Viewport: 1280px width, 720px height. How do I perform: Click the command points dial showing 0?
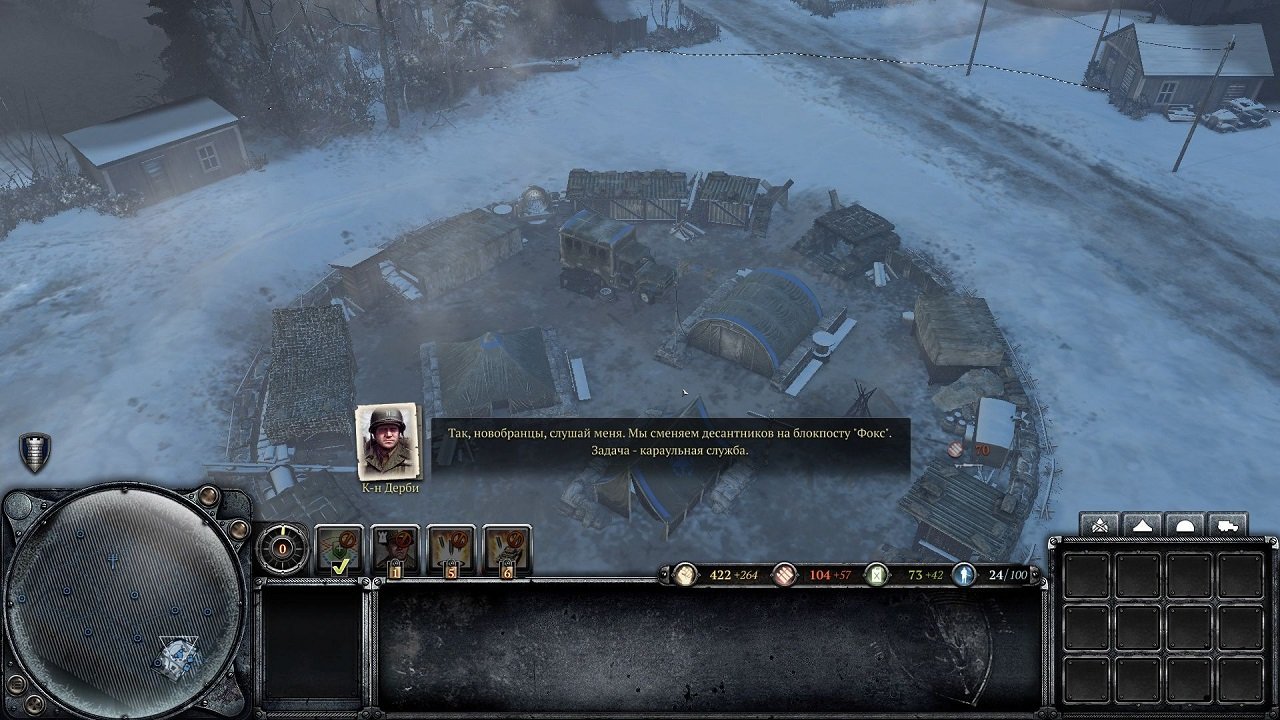[x=282, y=549]
